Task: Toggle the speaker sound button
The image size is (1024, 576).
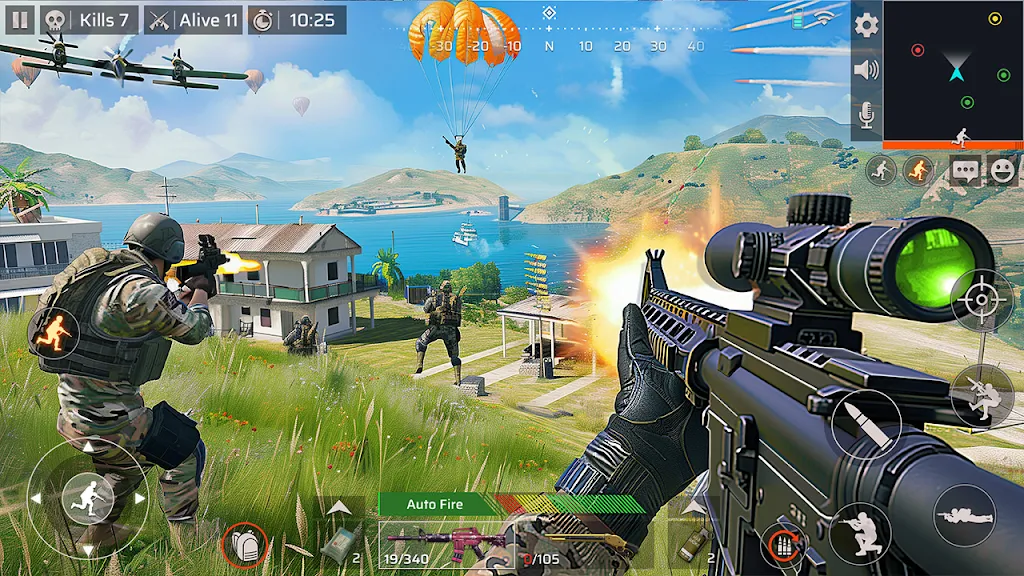Action: tap(867, 70)
